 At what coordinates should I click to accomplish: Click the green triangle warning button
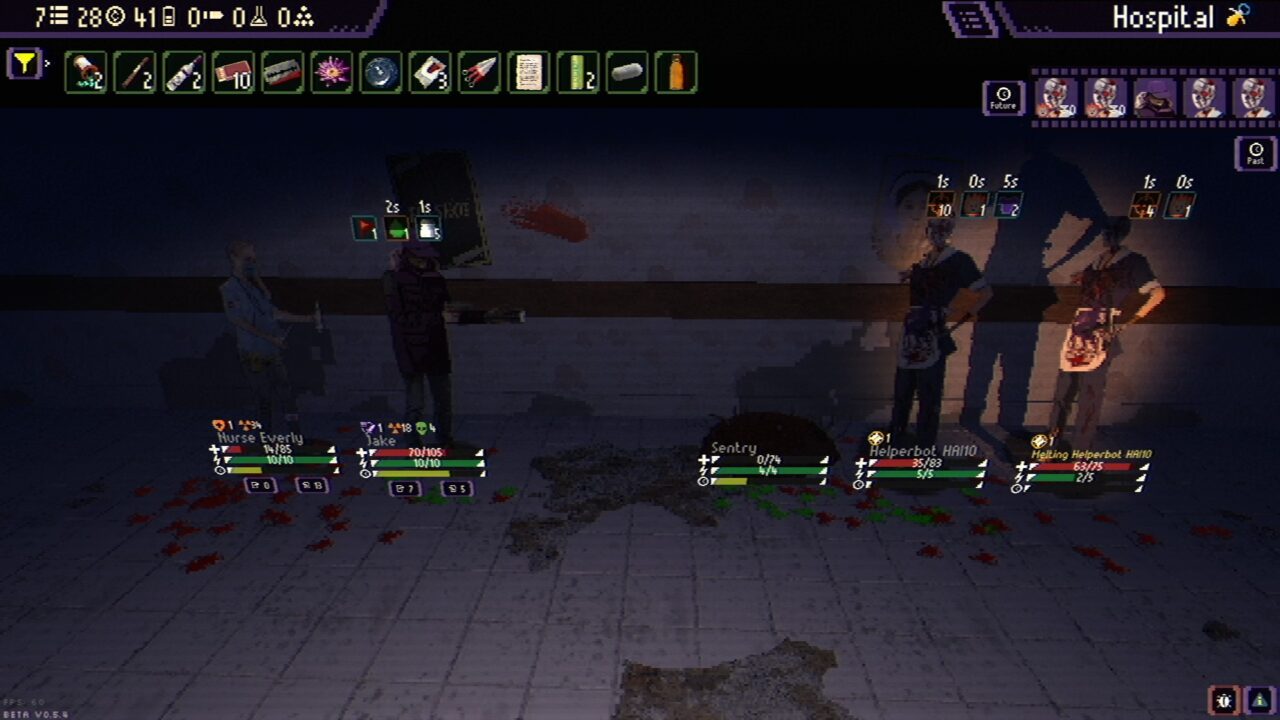click(x=1259, y=700)
